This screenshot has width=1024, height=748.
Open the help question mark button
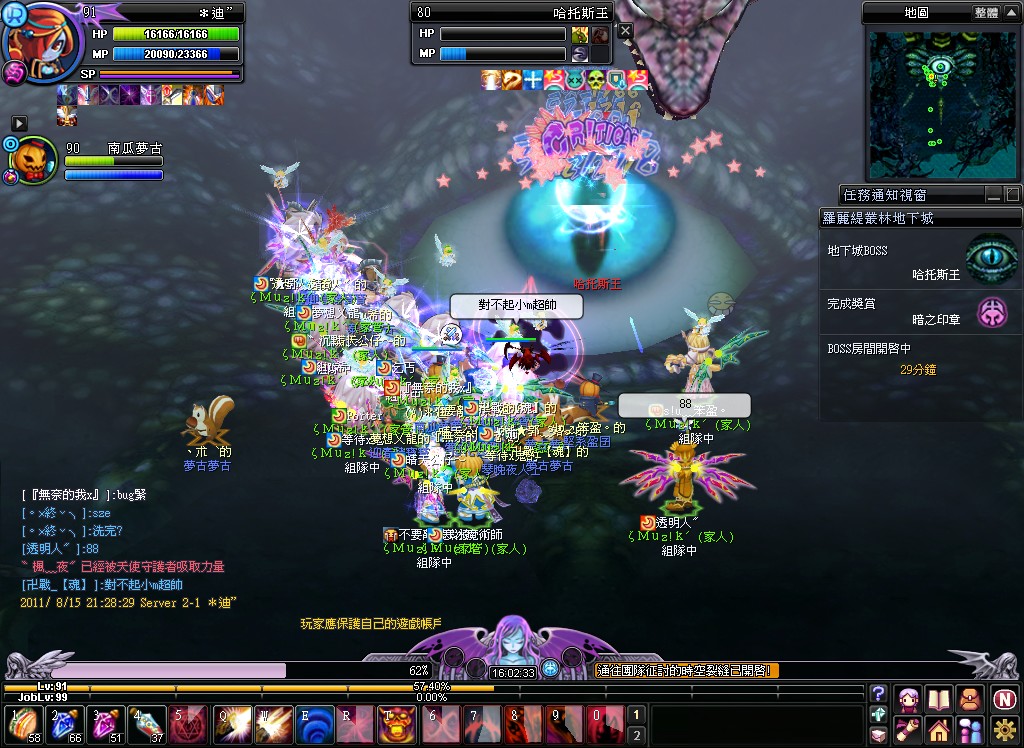pyautogui.click(x=878, y=694)
